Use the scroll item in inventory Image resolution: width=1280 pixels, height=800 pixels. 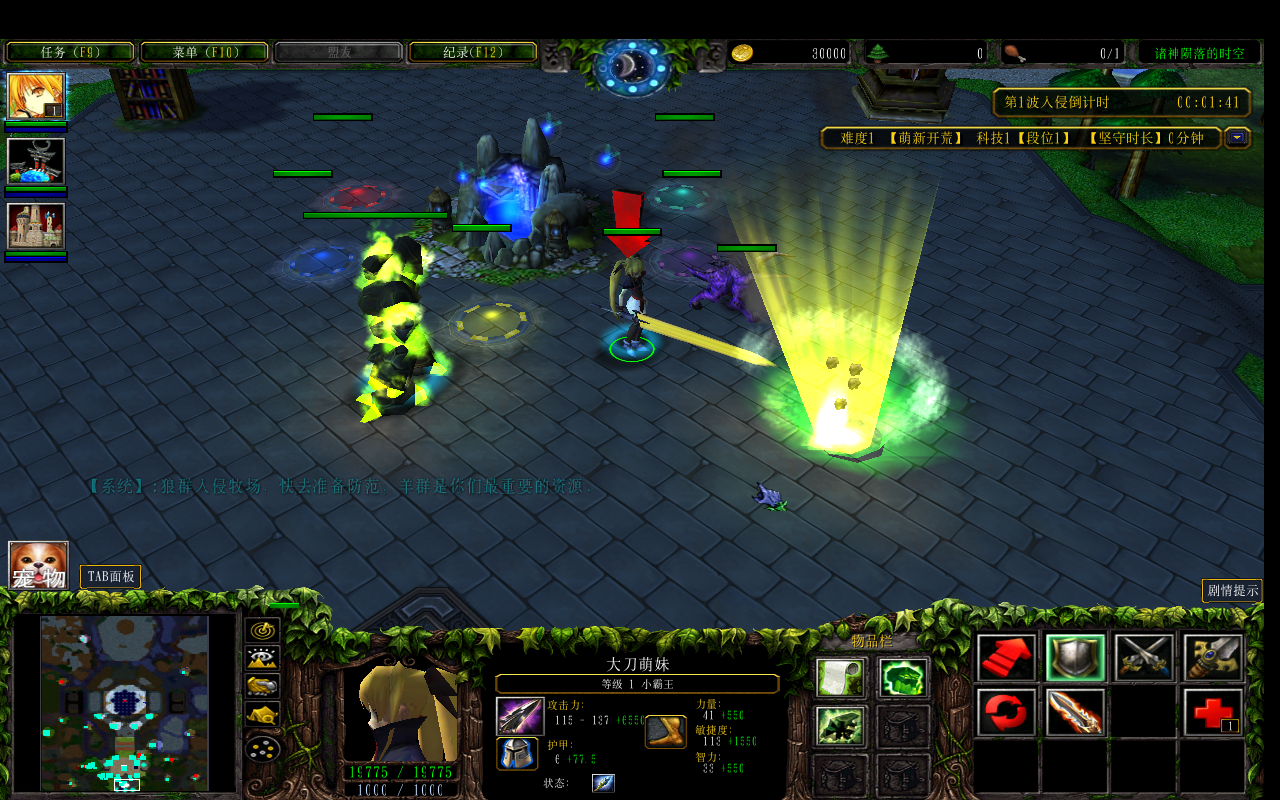click(840, 677)
